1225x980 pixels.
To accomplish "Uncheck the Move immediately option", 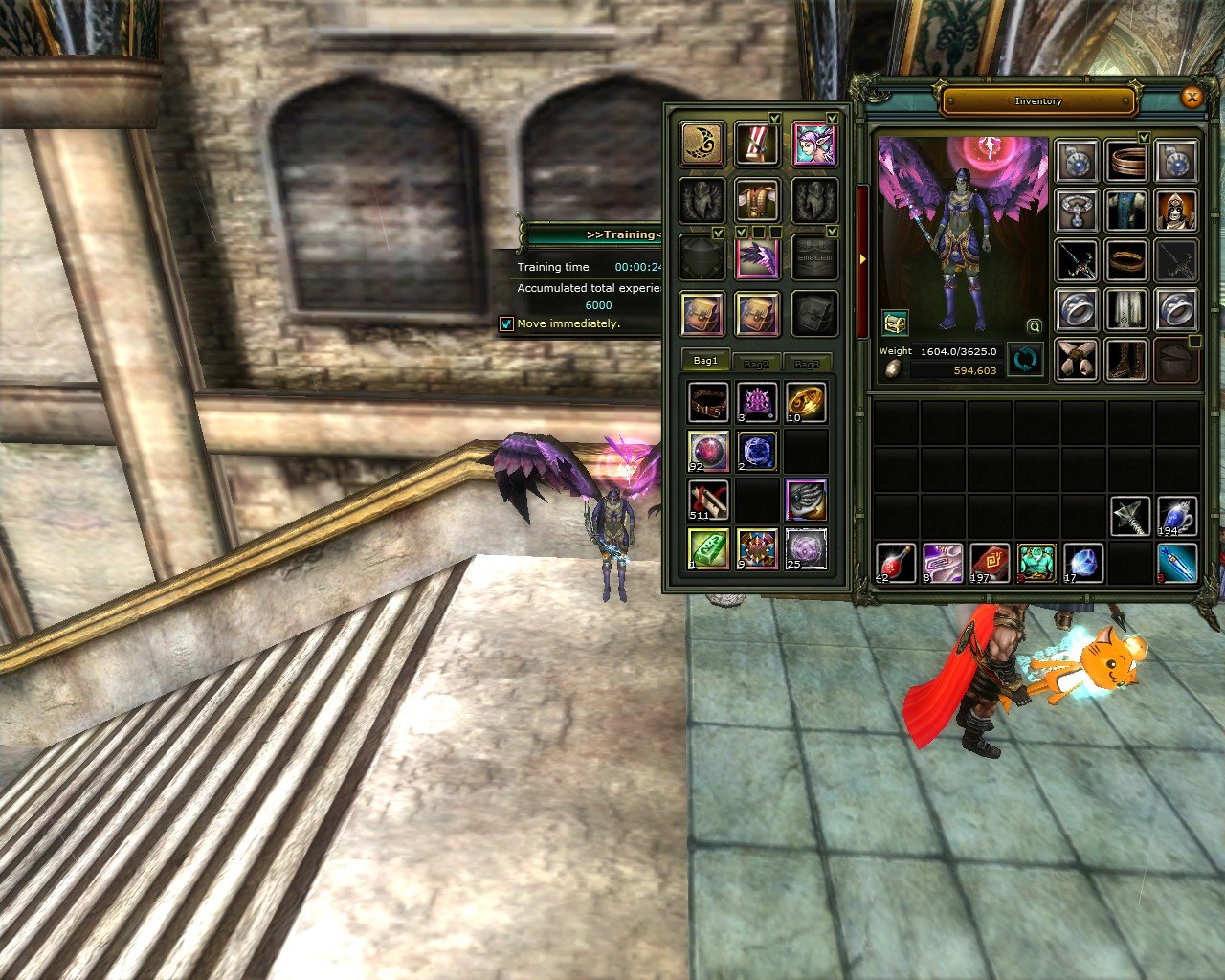I will click(506, 325).
